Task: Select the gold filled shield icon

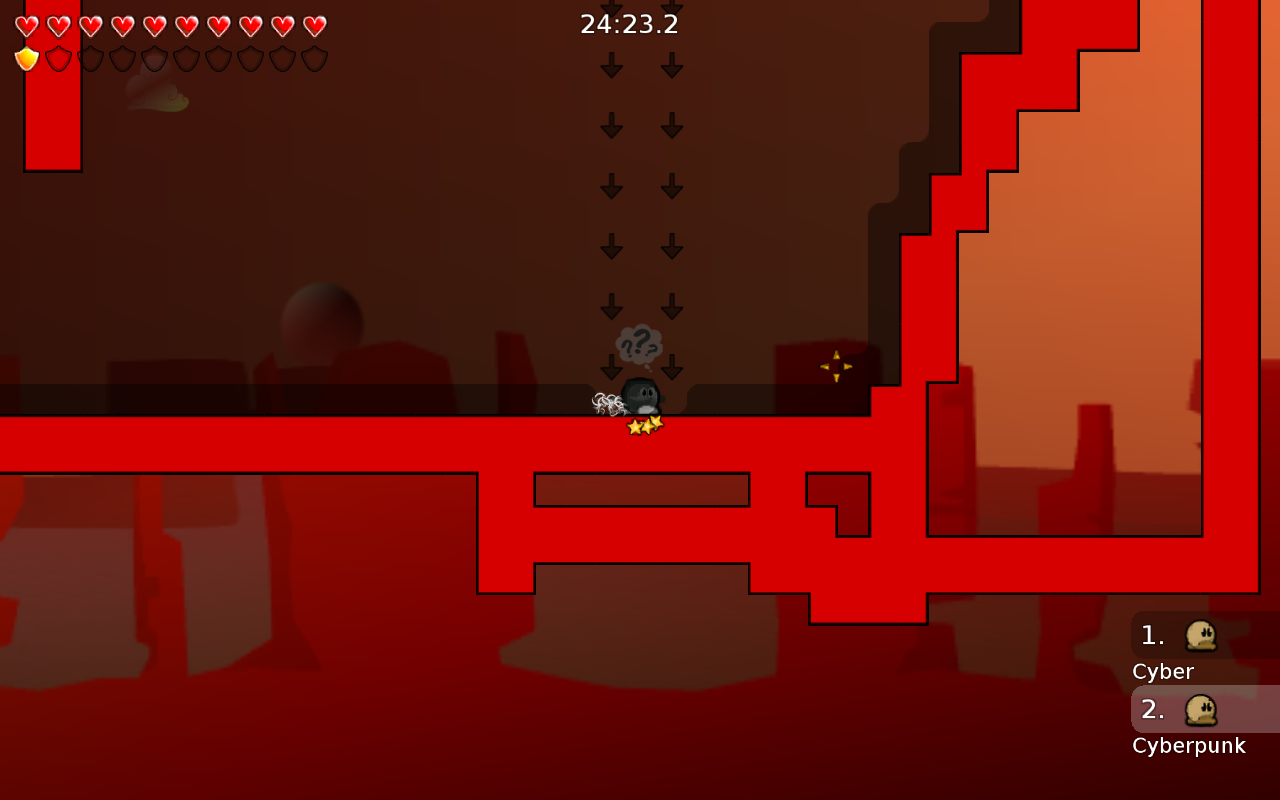Action: pyautogui.click(x=25, y=57)
